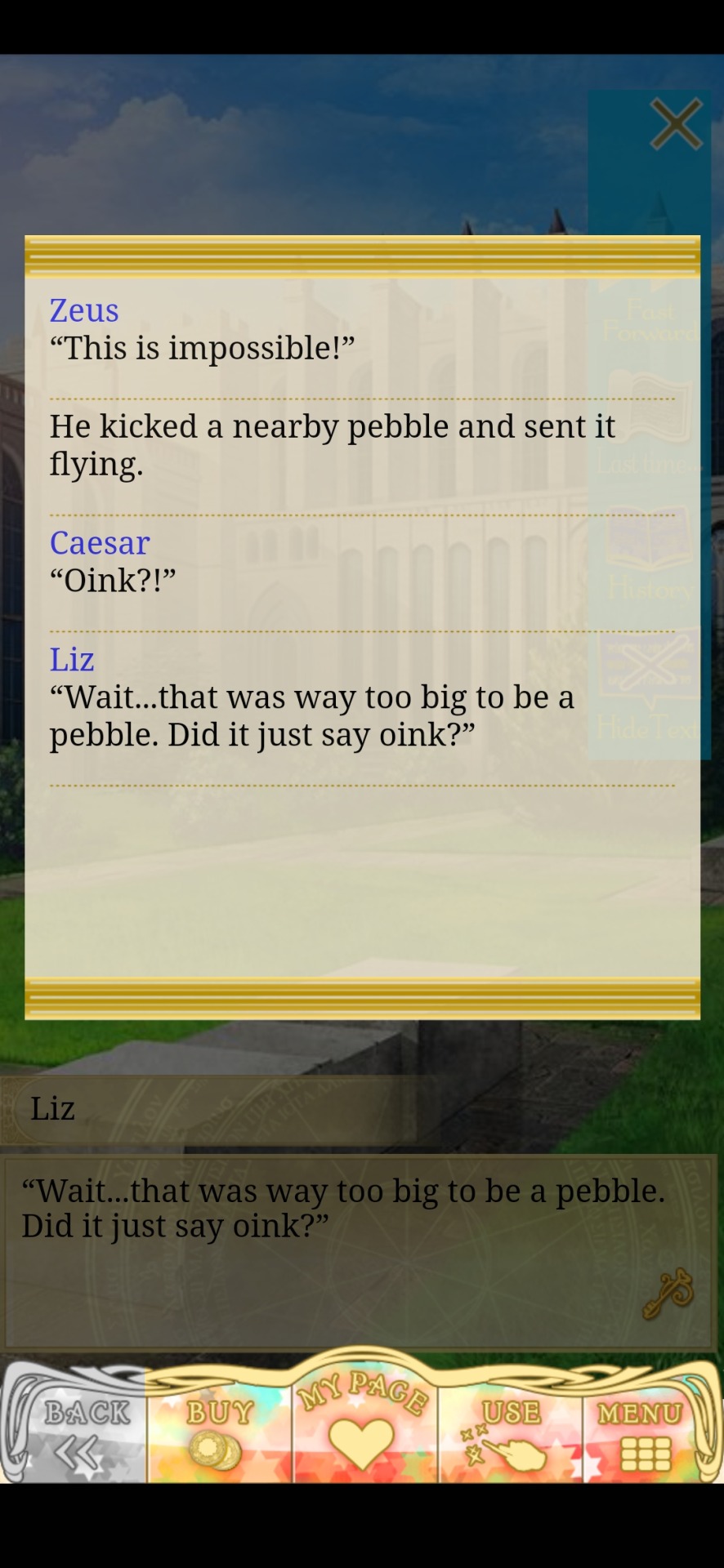Close the dialogue history log

click(676, 125)
